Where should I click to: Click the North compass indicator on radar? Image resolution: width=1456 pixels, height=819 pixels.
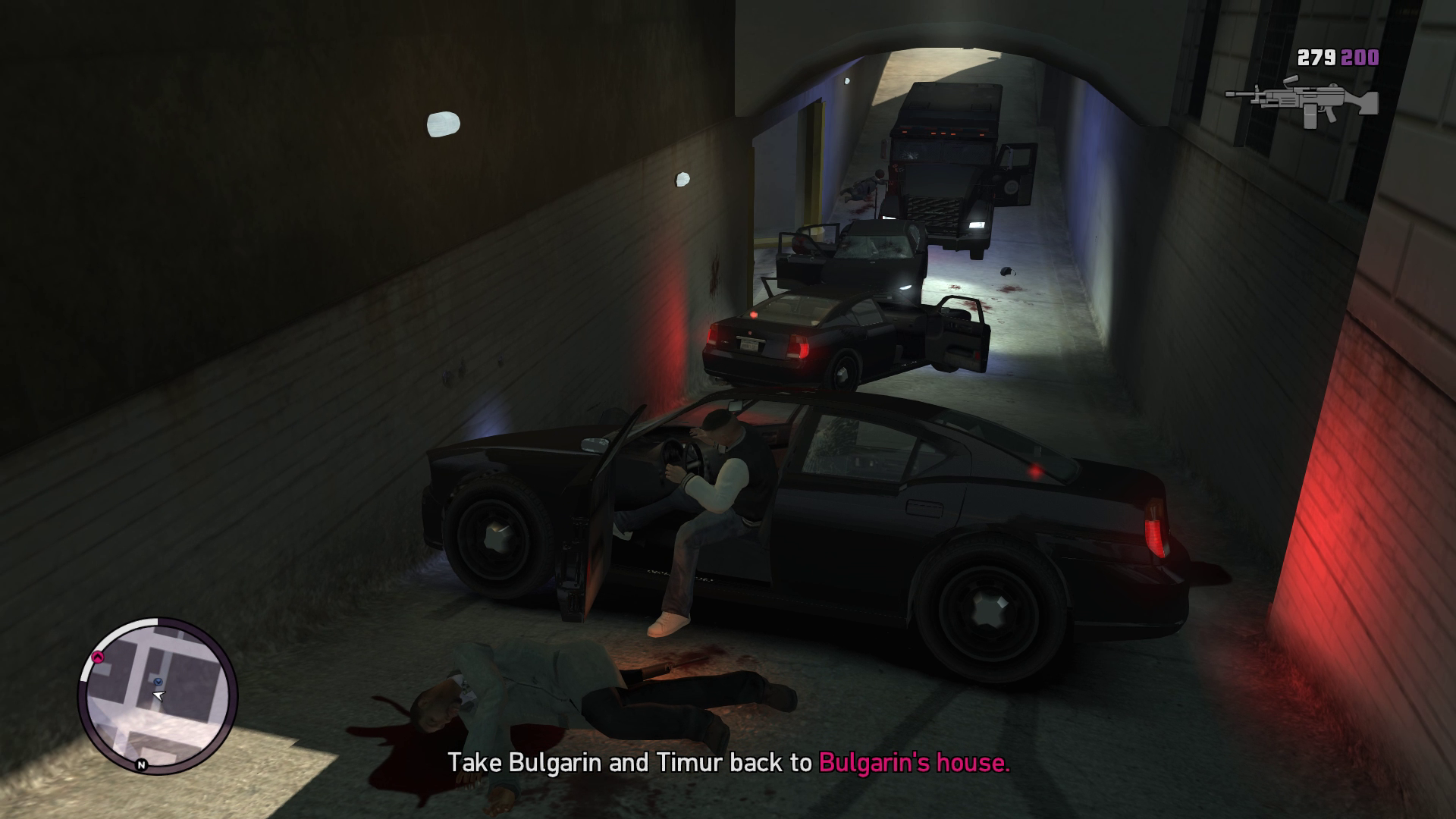(142, 765)
